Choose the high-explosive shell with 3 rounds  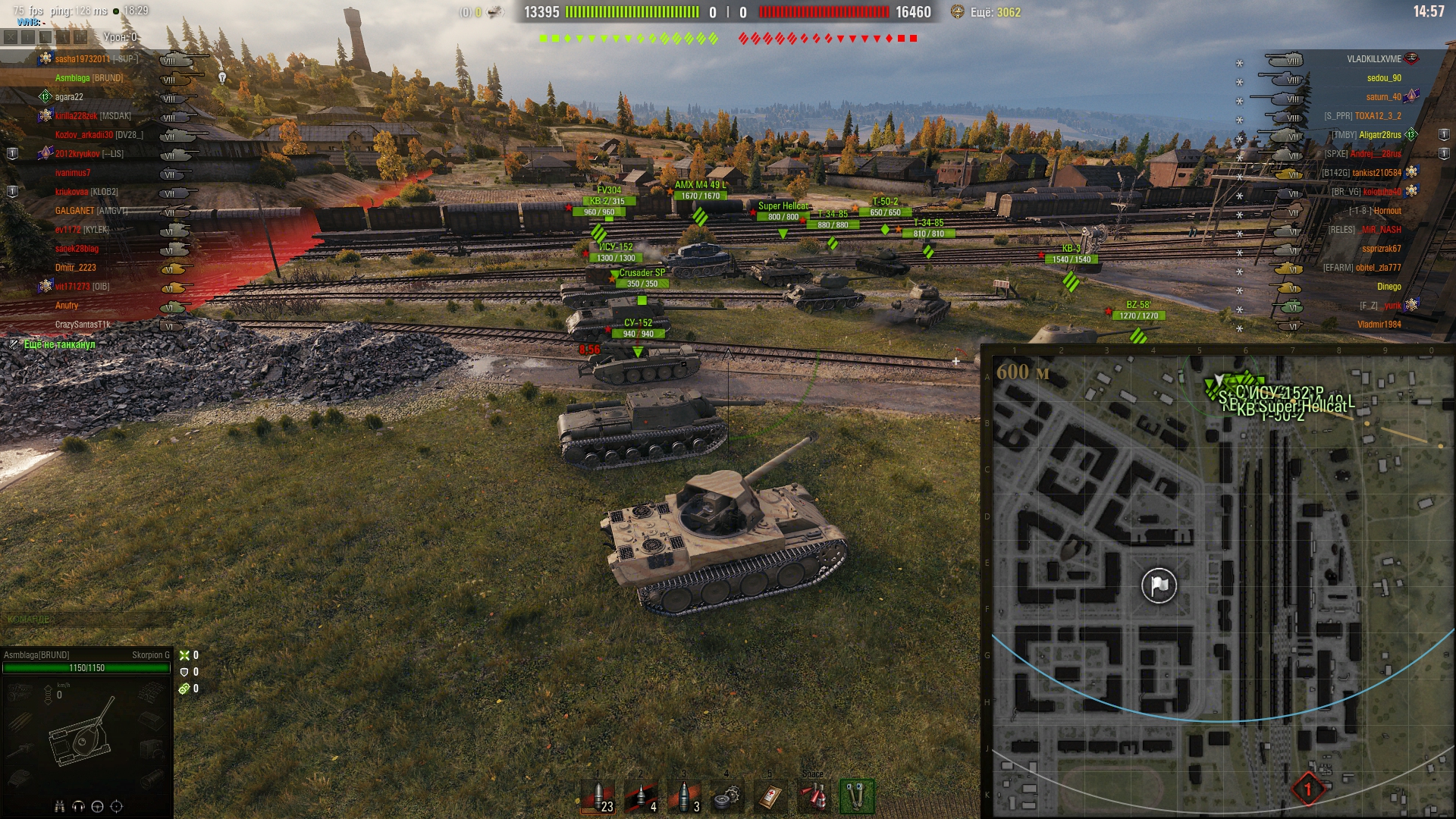point(684,797)
